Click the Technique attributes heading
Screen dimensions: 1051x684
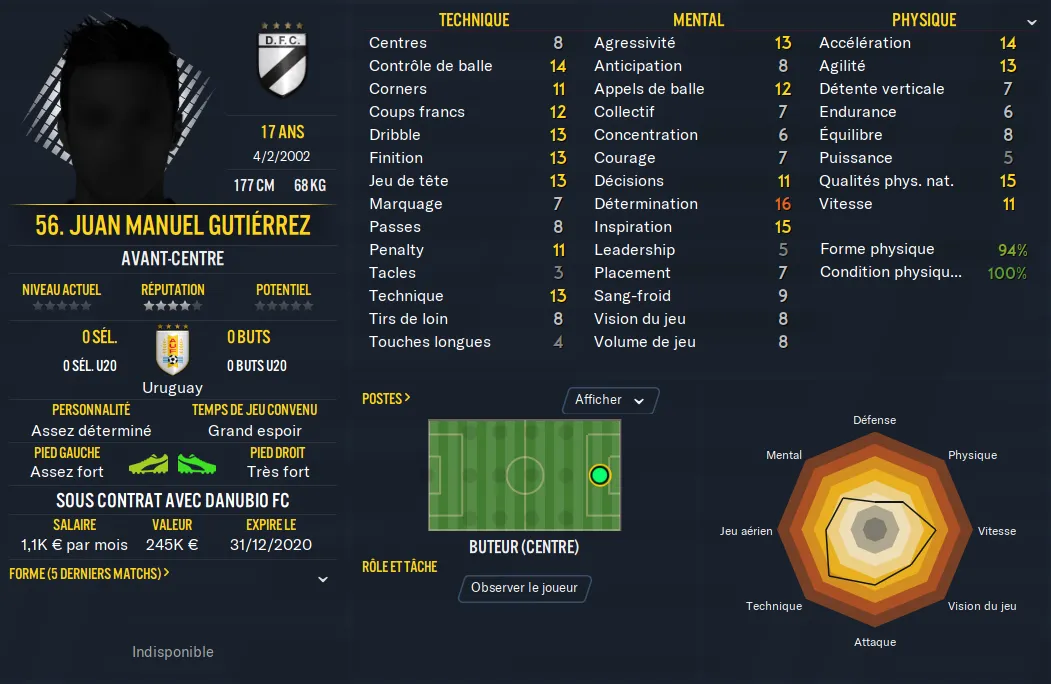tap(474, 20)
